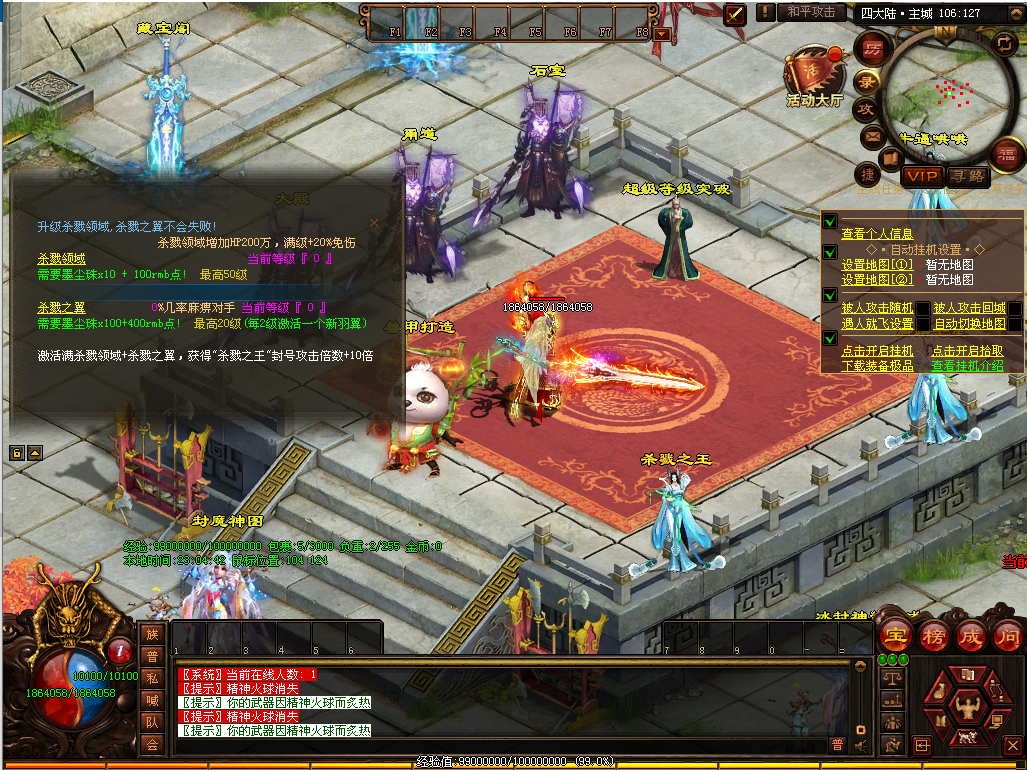The image size is (1027, 770).
Task: Activate 寻路 pathfinding button
Action: [967, 176]
